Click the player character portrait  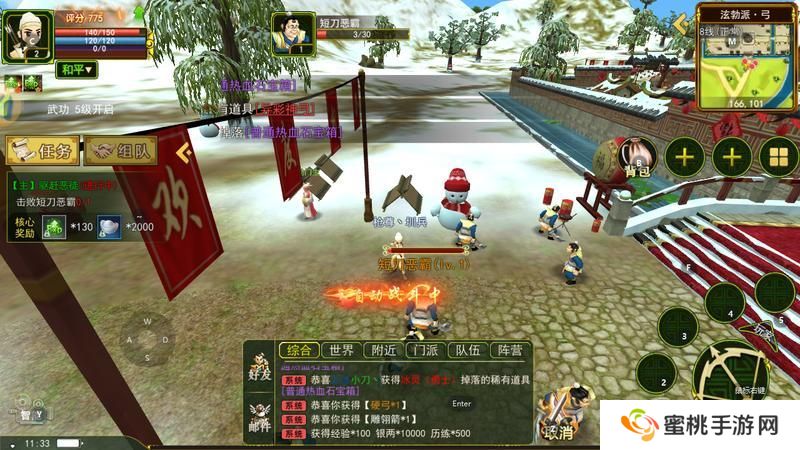click(x=27, y=37)
